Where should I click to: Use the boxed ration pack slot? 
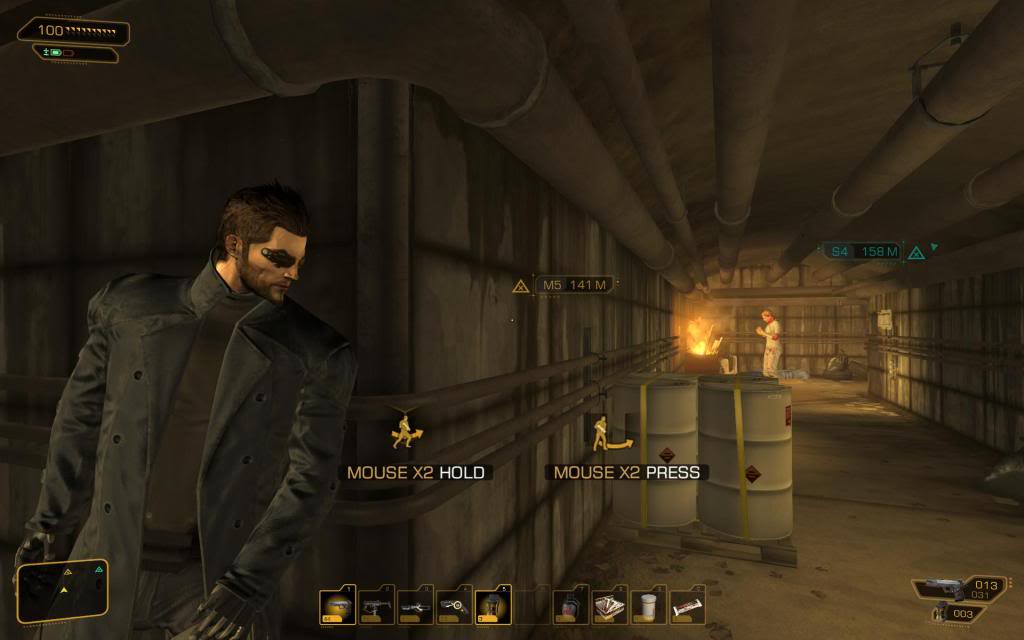pos(610,606)
